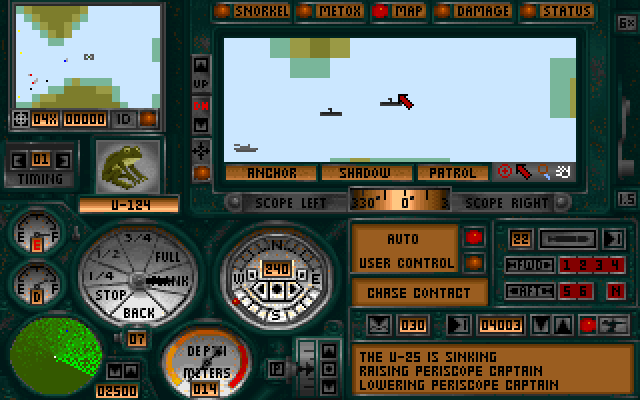Show the Status screen
Screen dimensions: 640x400
click(x=559, y=11)
